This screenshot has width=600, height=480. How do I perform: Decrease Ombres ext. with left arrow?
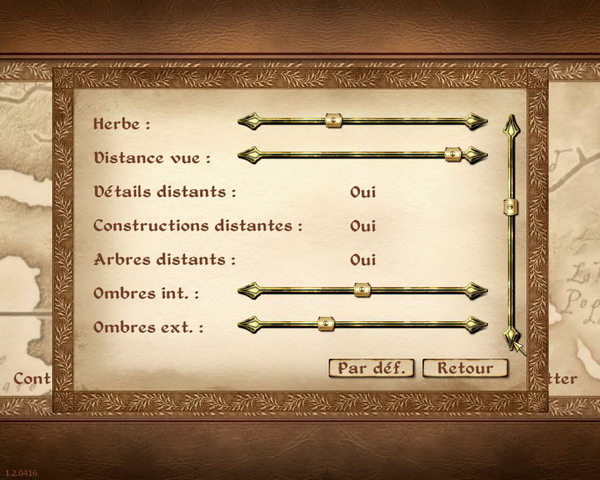point(250,324)
